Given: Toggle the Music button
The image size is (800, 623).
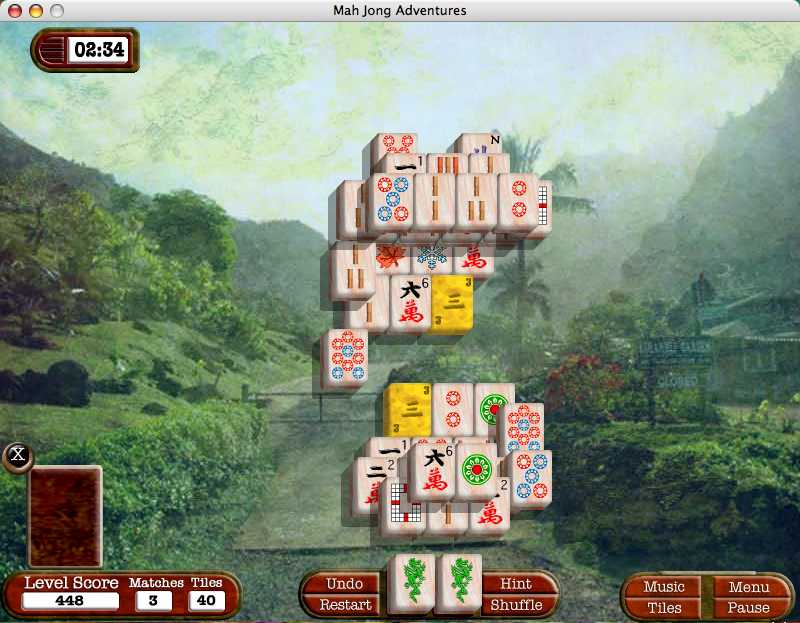Looking at the screenshot, I should coord(664,587).
